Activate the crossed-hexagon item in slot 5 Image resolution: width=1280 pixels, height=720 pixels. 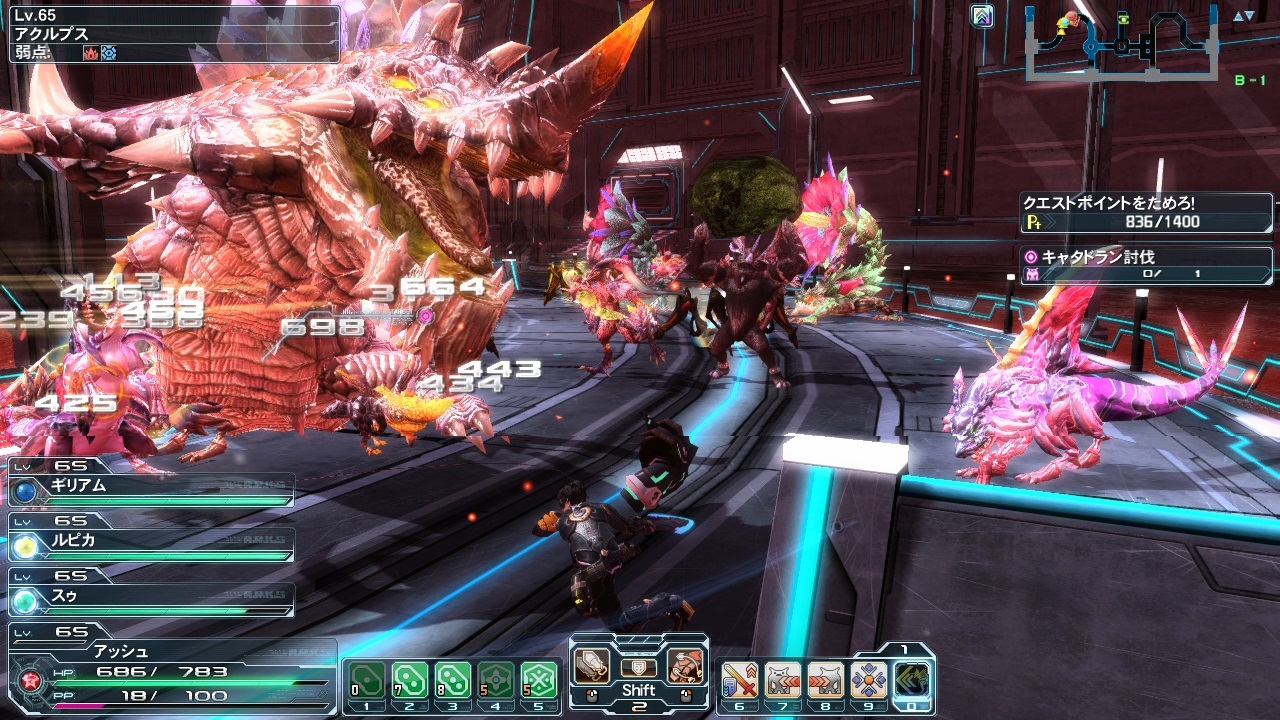tap(538, 680)
